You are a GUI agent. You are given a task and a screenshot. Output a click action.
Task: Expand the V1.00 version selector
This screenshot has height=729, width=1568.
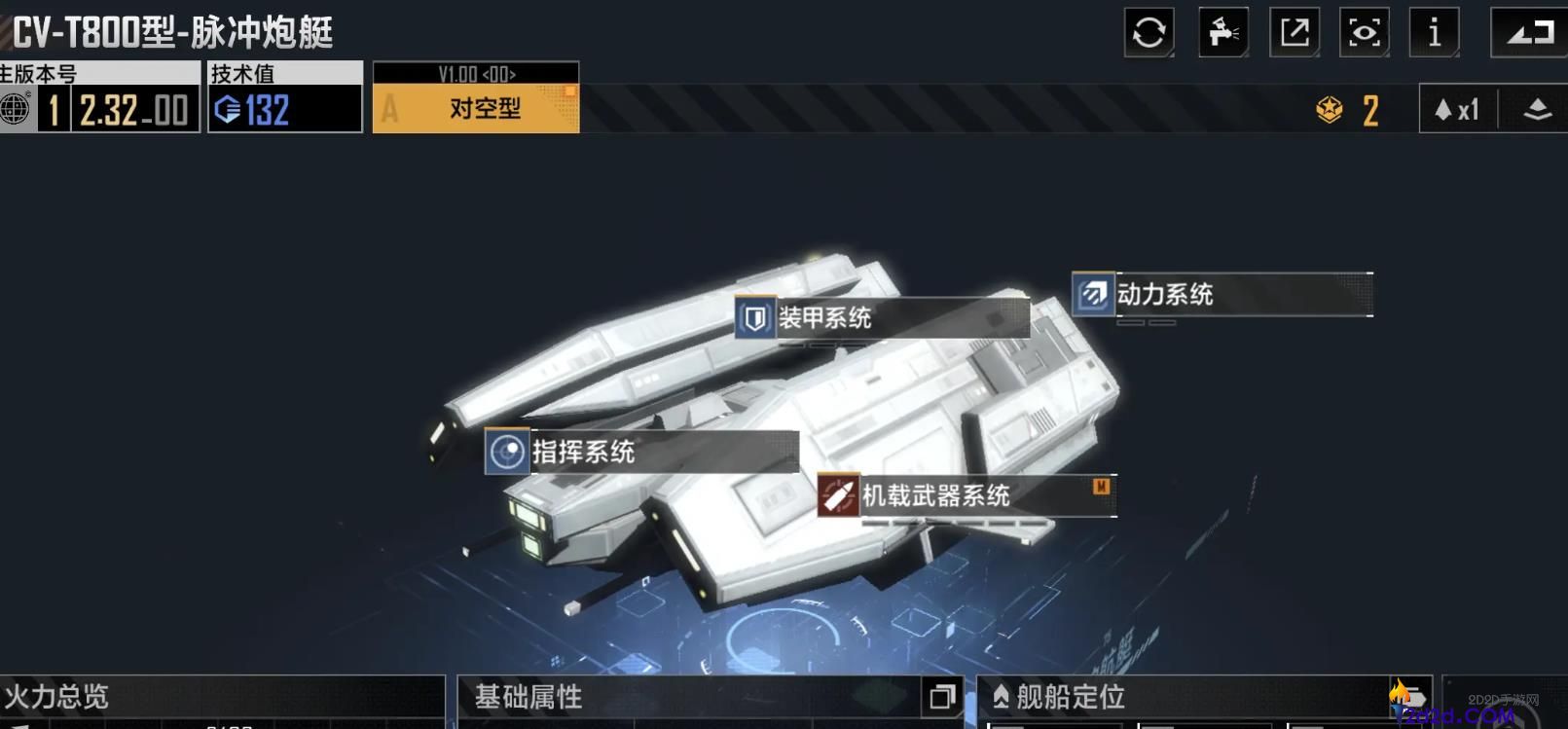click(x=476, y=73)
